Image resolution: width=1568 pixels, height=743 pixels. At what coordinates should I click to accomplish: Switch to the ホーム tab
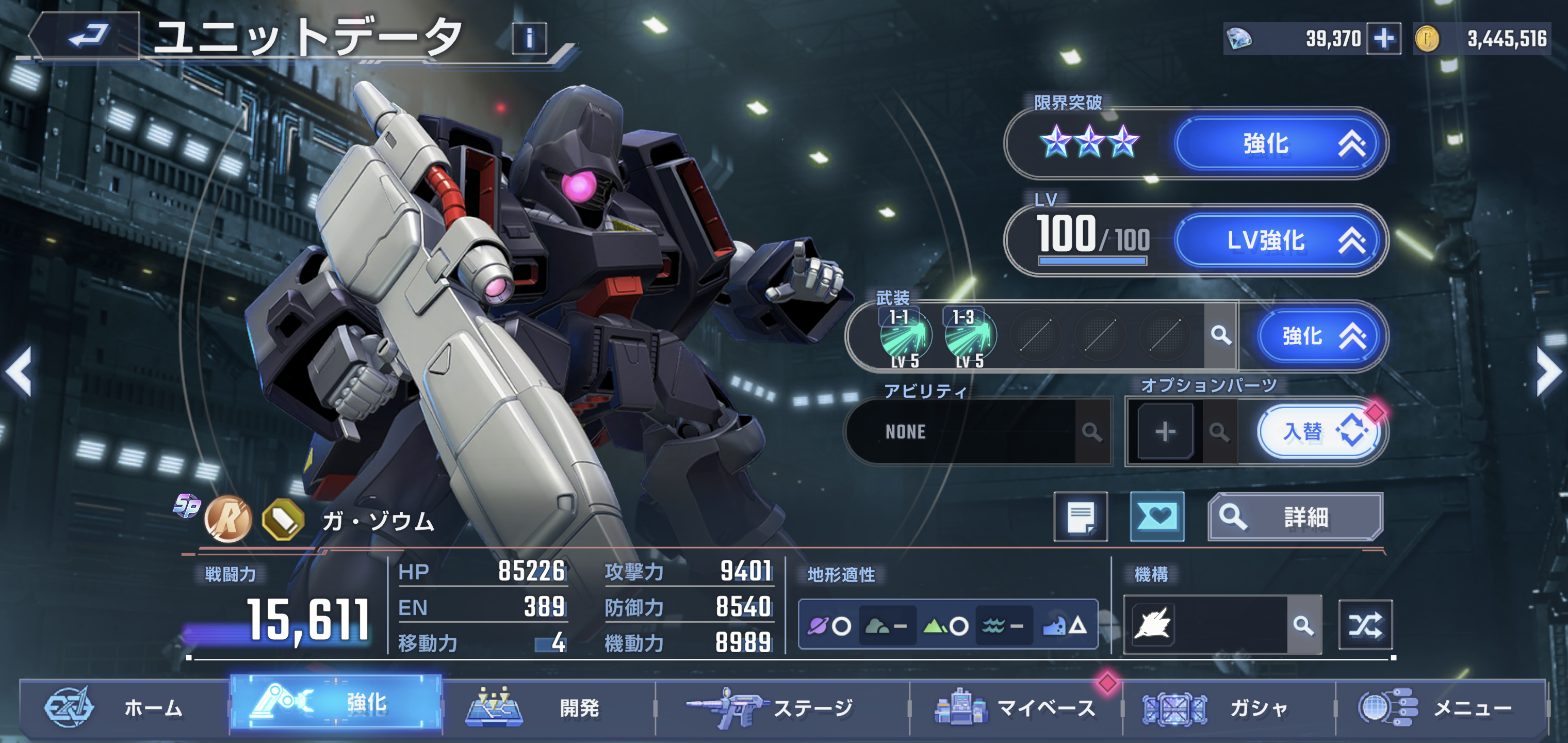pyautogui.click(x=125, y=708)
